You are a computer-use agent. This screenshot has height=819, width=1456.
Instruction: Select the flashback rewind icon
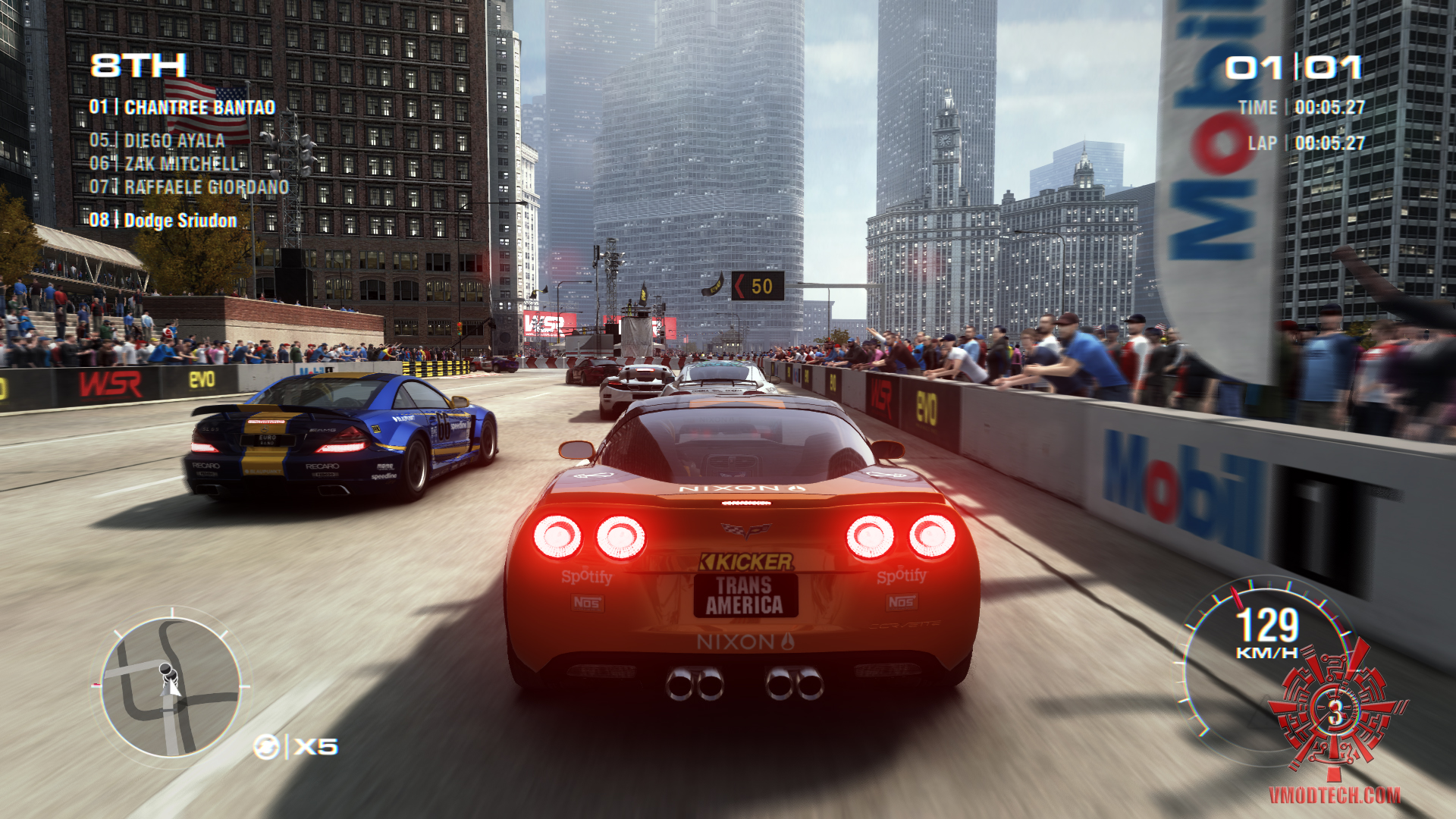pyautogui.click(x=266, y=747)
